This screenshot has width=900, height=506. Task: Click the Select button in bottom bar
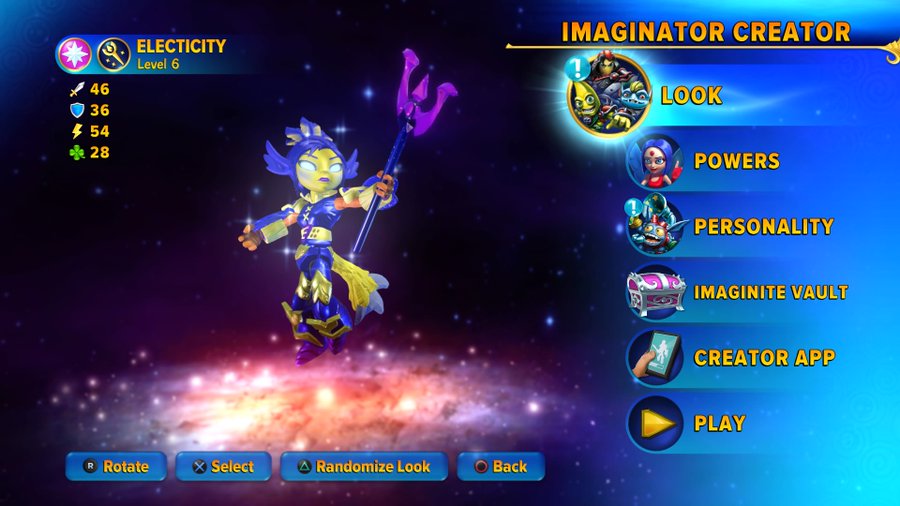(x=224, y=466)
